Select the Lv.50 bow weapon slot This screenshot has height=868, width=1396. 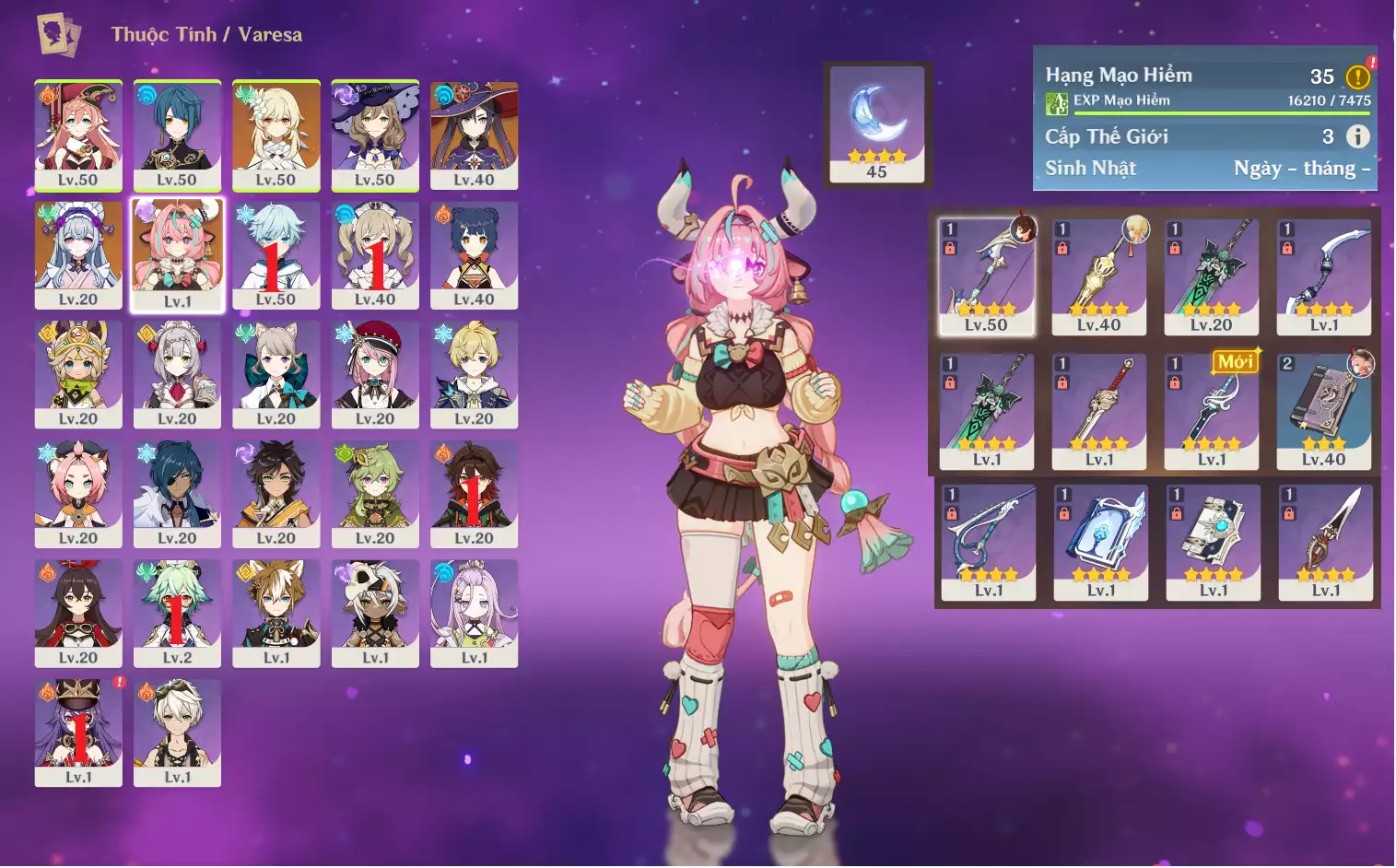(x=986, y=276)
